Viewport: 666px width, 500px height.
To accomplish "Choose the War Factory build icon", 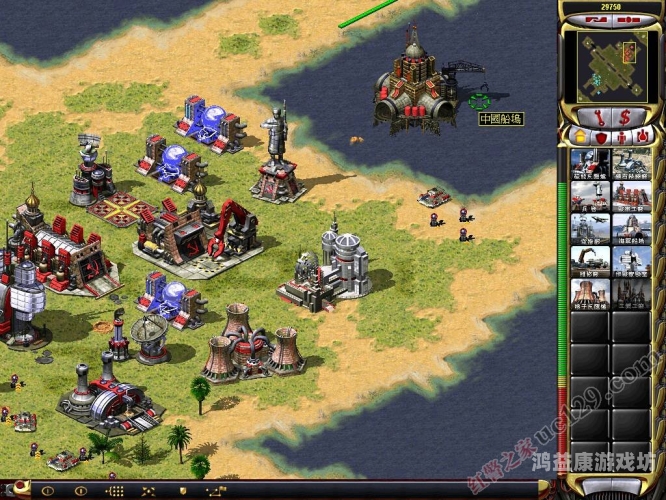I will click(x=632, y=196).
